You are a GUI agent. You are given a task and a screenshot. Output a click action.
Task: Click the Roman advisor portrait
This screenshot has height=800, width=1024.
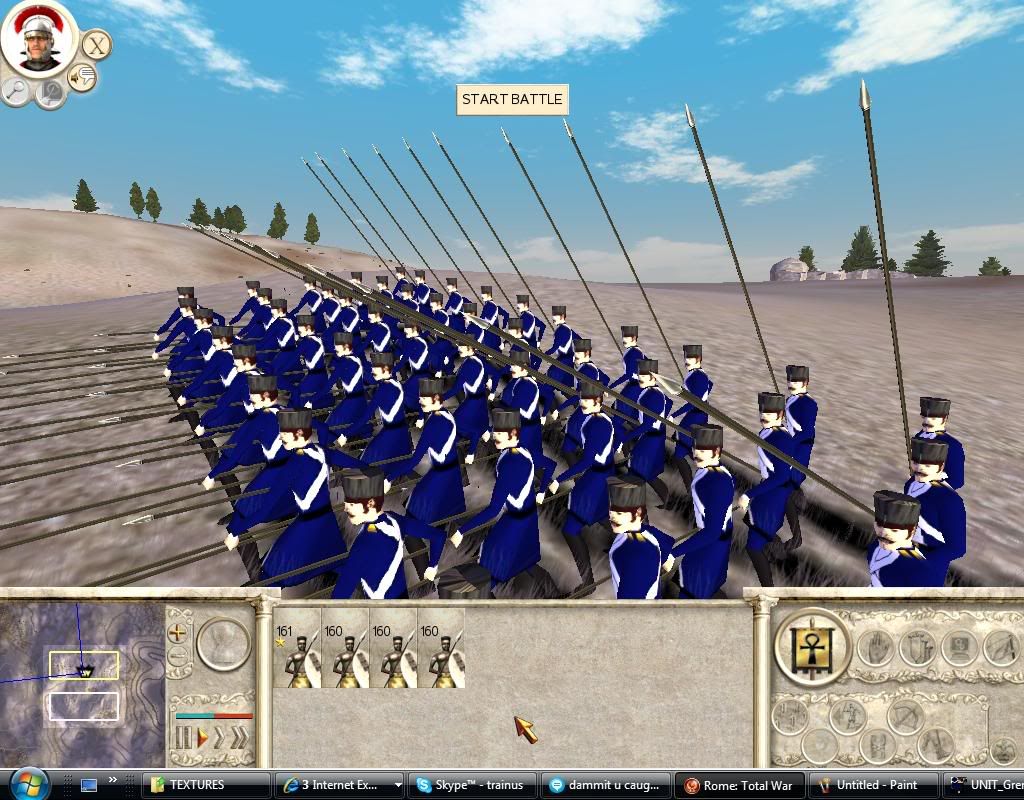click(40, 40)
